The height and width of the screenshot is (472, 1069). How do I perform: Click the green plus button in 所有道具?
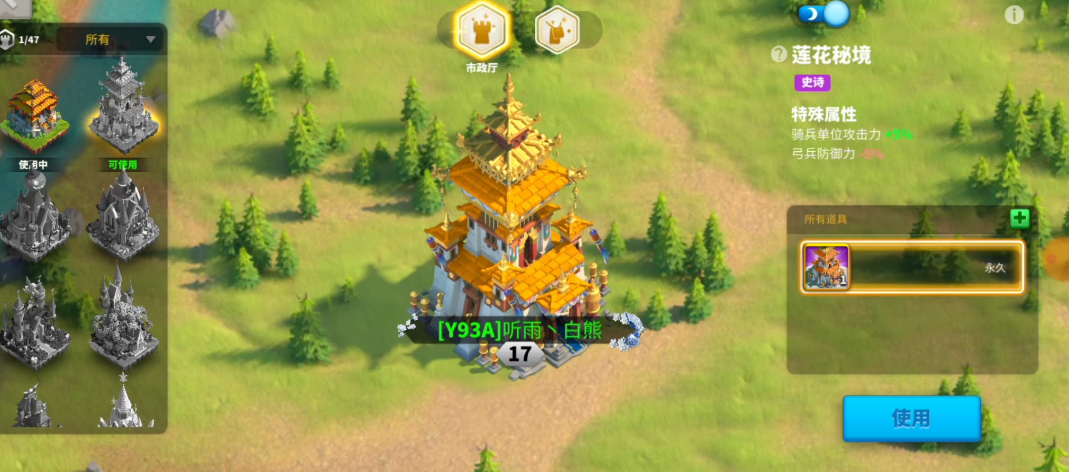tap(1019, 219)
